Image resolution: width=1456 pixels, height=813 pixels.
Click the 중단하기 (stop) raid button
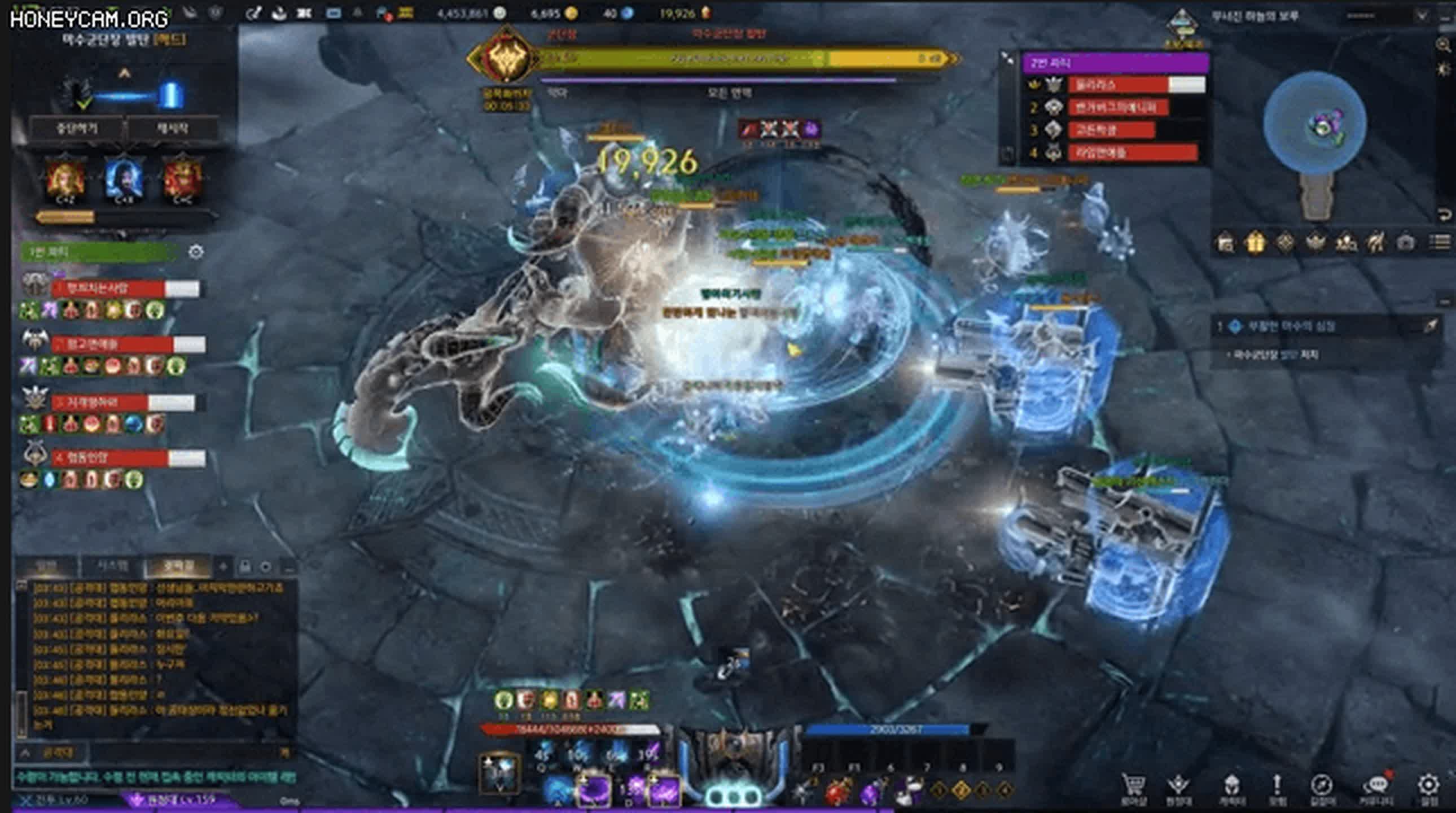coord(76,128)
